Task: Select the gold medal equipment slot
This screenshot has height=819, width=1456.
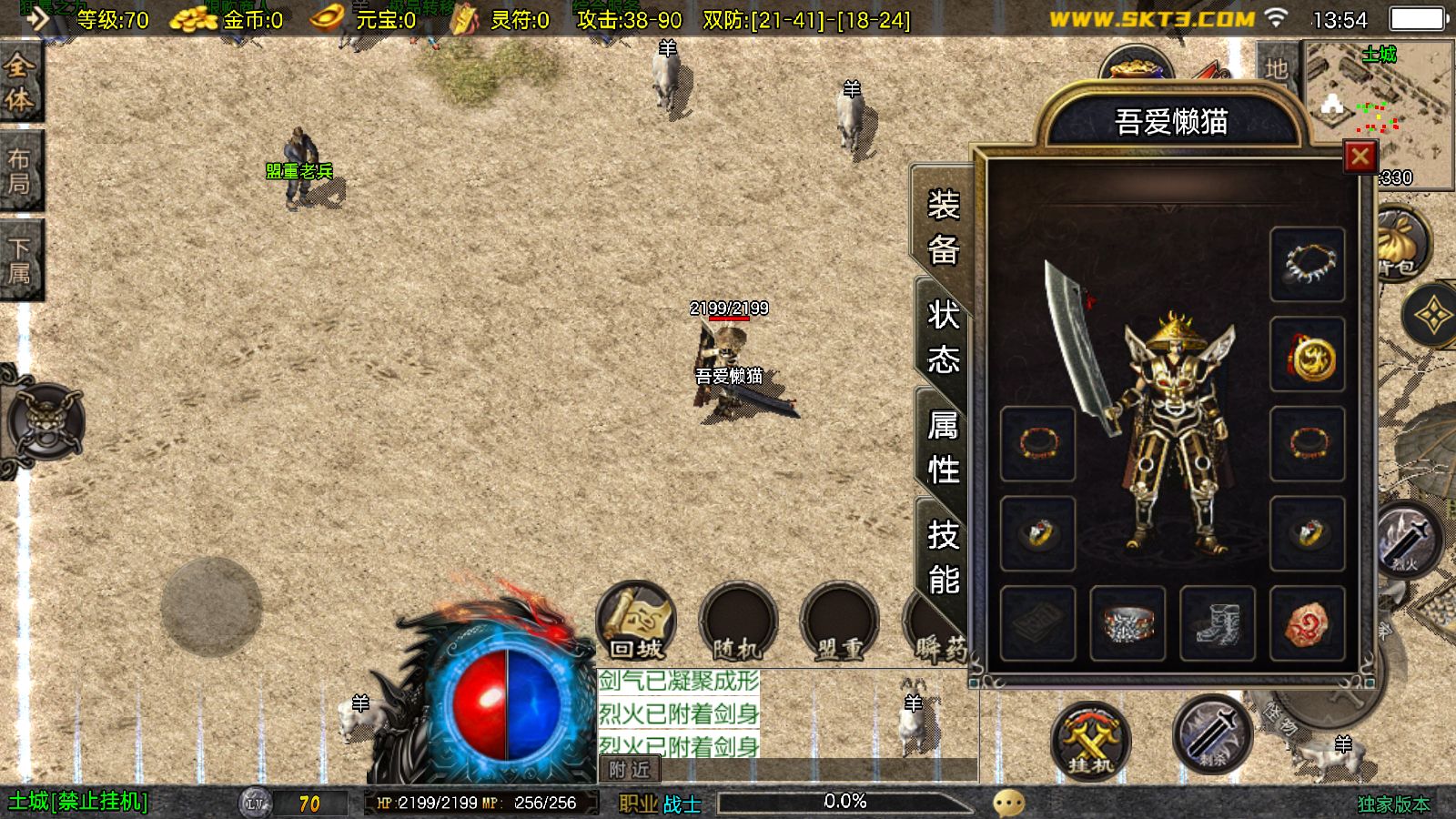Action: click(x=1307, y=355)
